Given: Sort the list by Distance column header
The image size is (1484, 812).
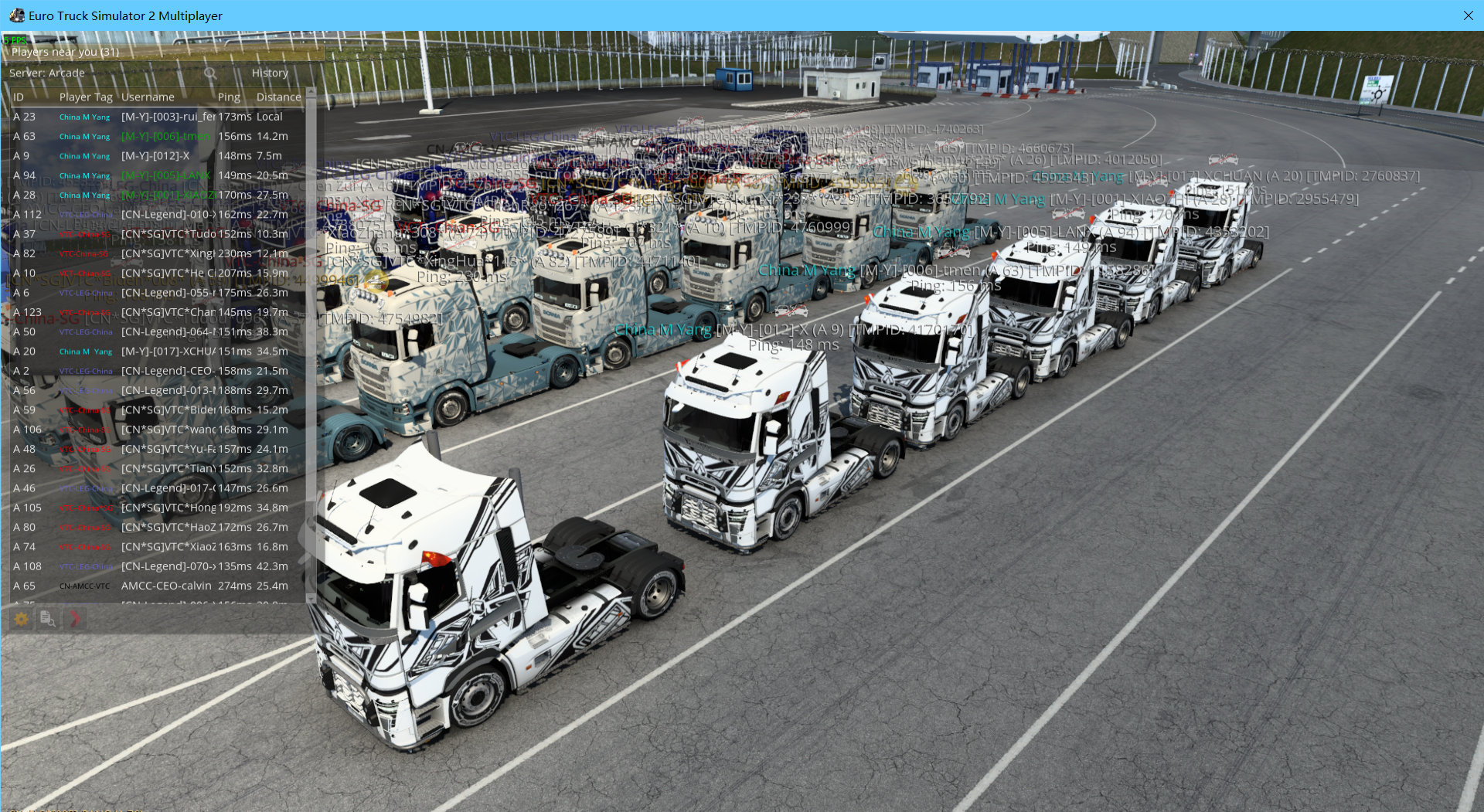Looking at the screenshot, I should 278,97.
